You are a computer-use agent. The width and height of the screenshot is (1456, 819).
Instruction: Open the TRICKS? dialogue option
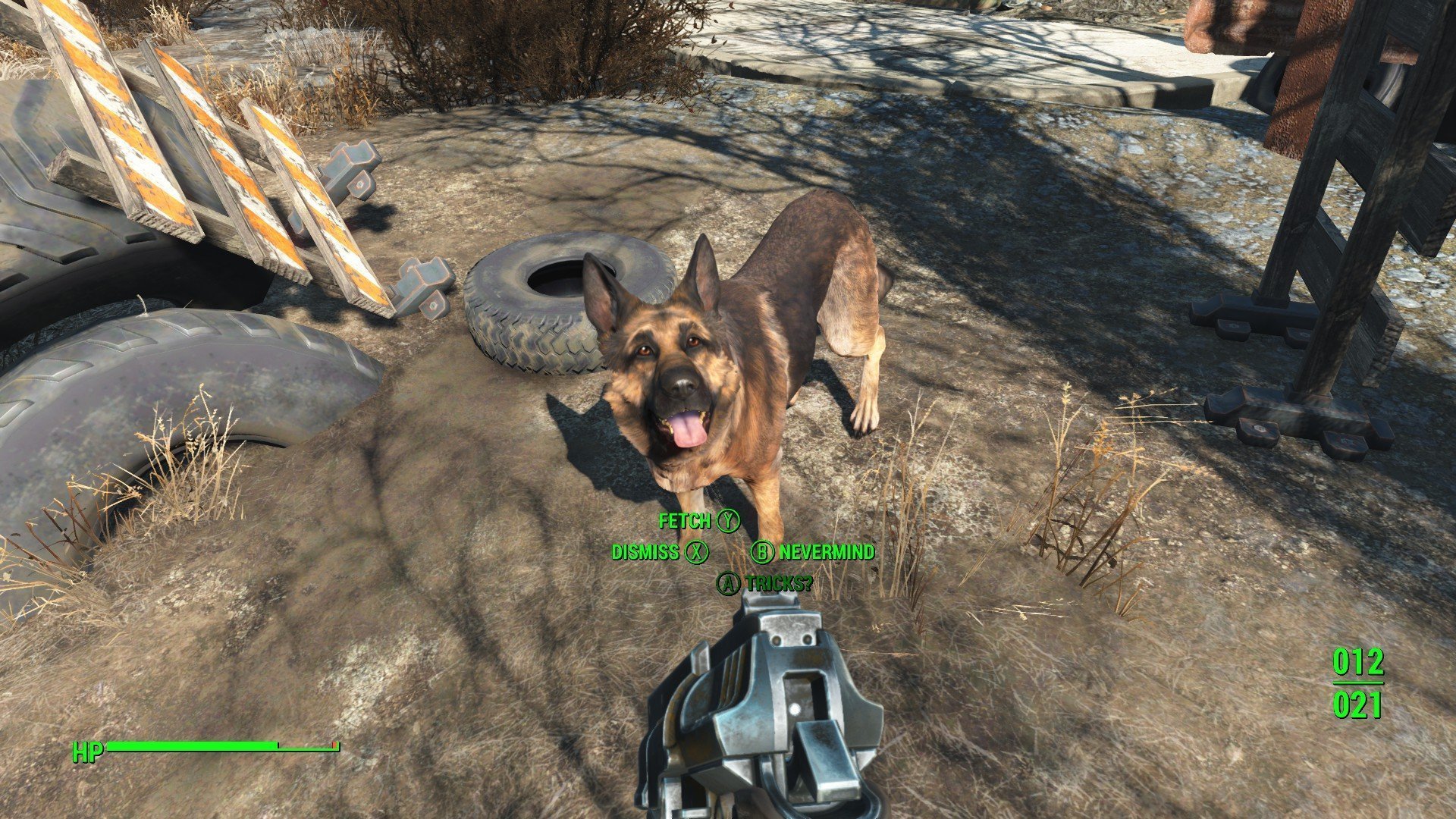[780, 583]
